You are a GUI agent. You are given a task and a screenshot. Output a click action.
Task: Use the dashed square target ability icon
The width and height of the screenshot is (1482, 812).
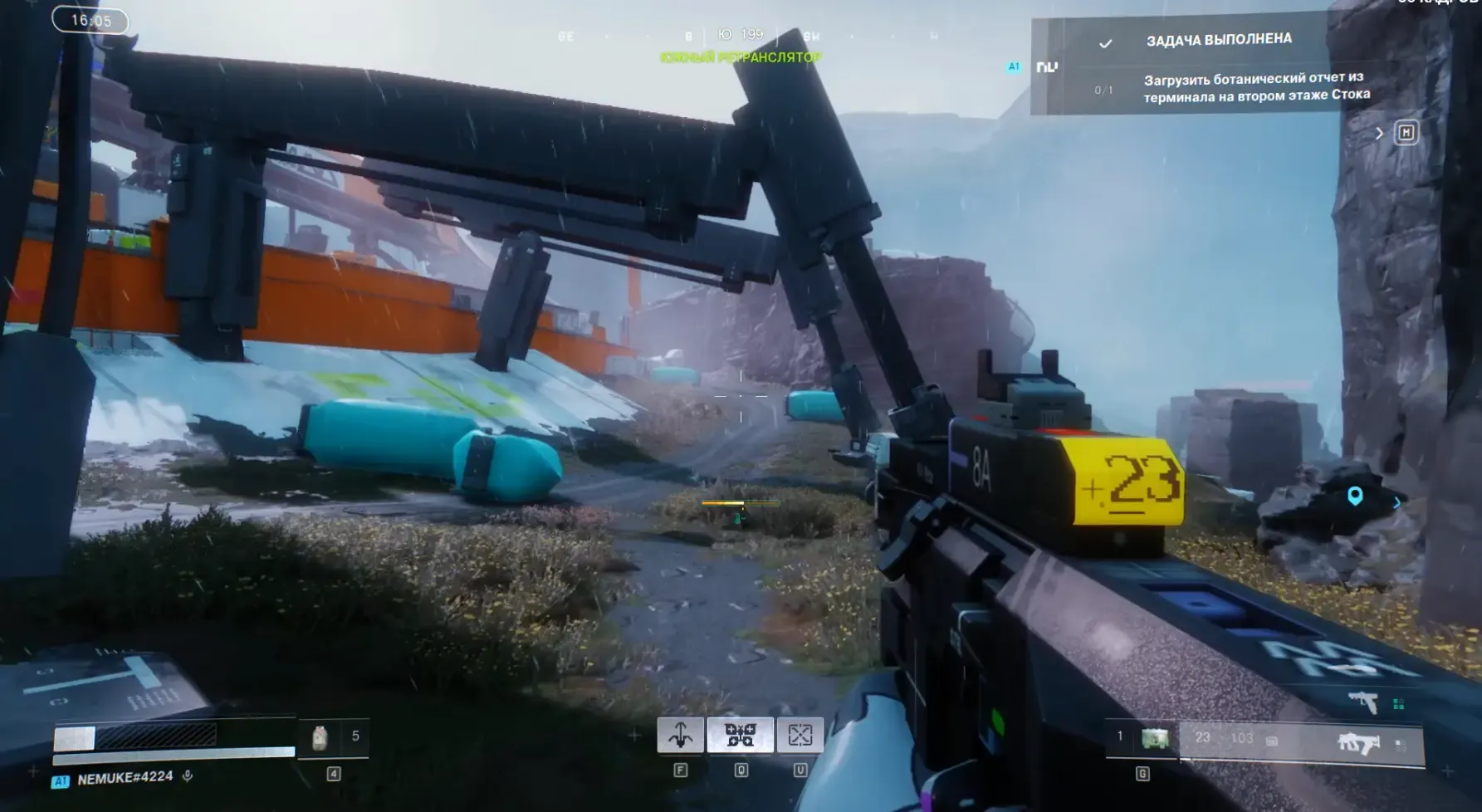(800, 735)
